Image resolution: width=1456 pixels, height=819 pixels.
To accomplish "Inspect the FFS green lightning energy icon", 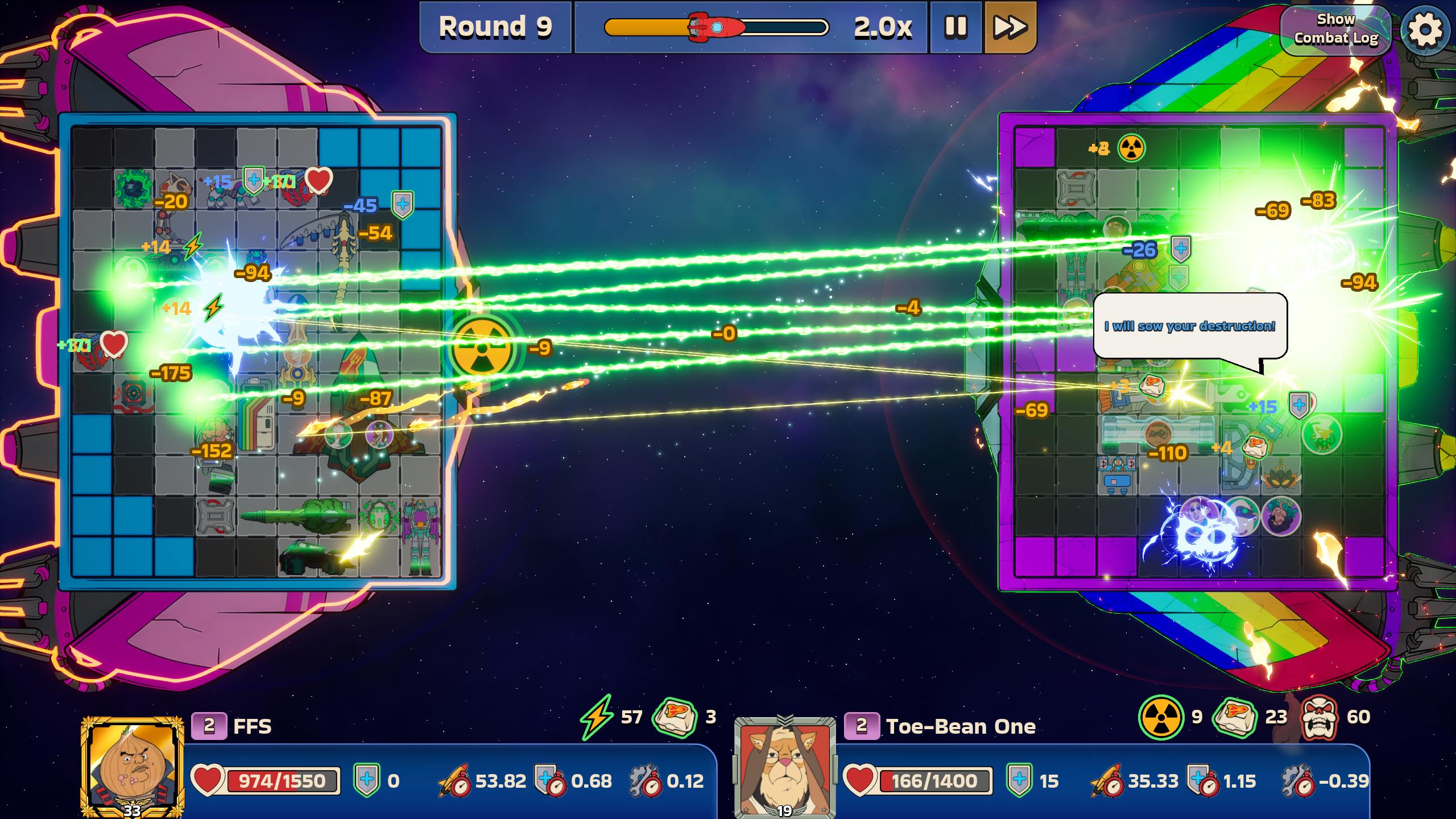I will pyautogui.click(x=597, y=717).
